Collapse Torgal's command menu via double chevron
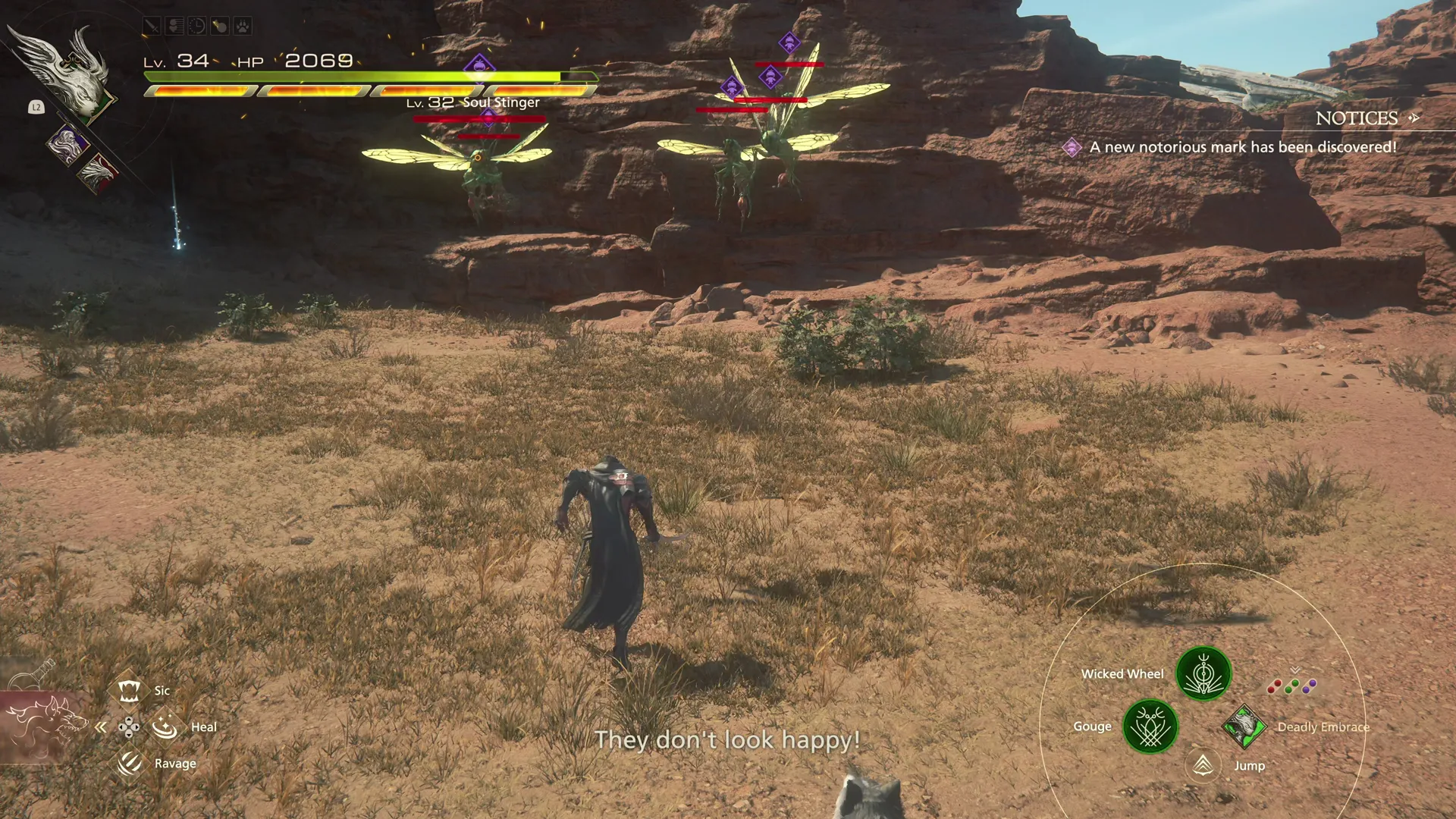The height and width of the screenshot is (819, 1456). [x=101, y=726]
